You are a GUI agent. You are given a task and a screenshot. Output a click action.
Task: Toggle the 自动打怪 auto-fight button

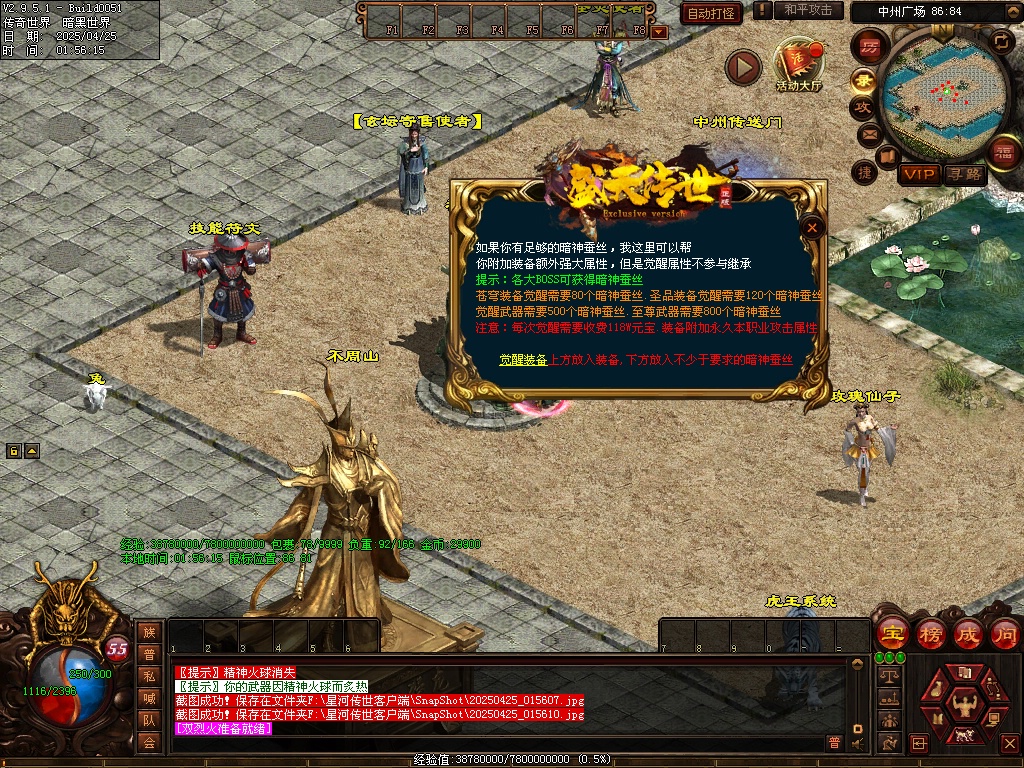coord(711,13)
